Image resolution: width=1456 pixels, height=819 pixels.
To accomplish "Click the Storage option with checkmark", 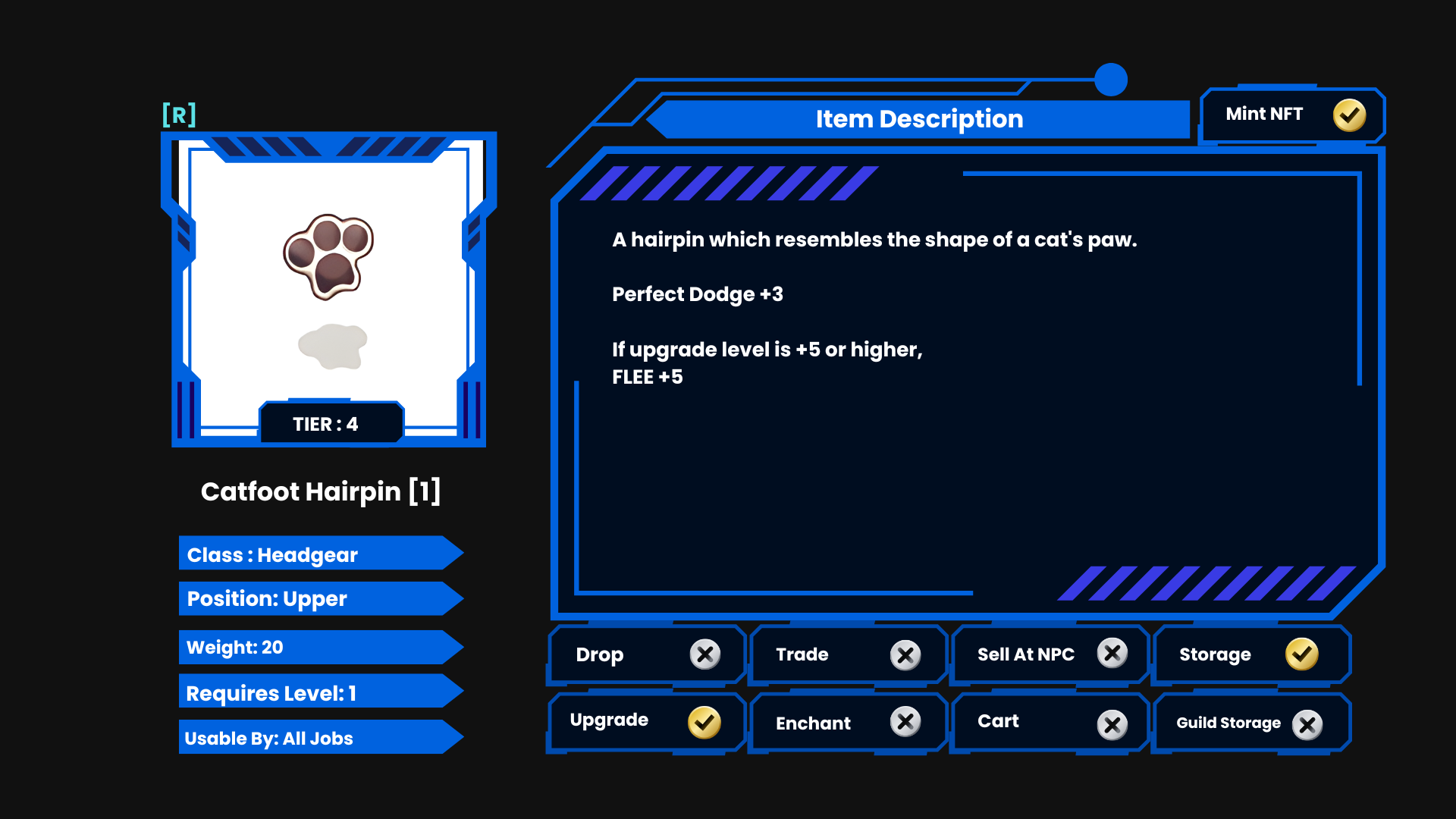I will coord(1251,654).
